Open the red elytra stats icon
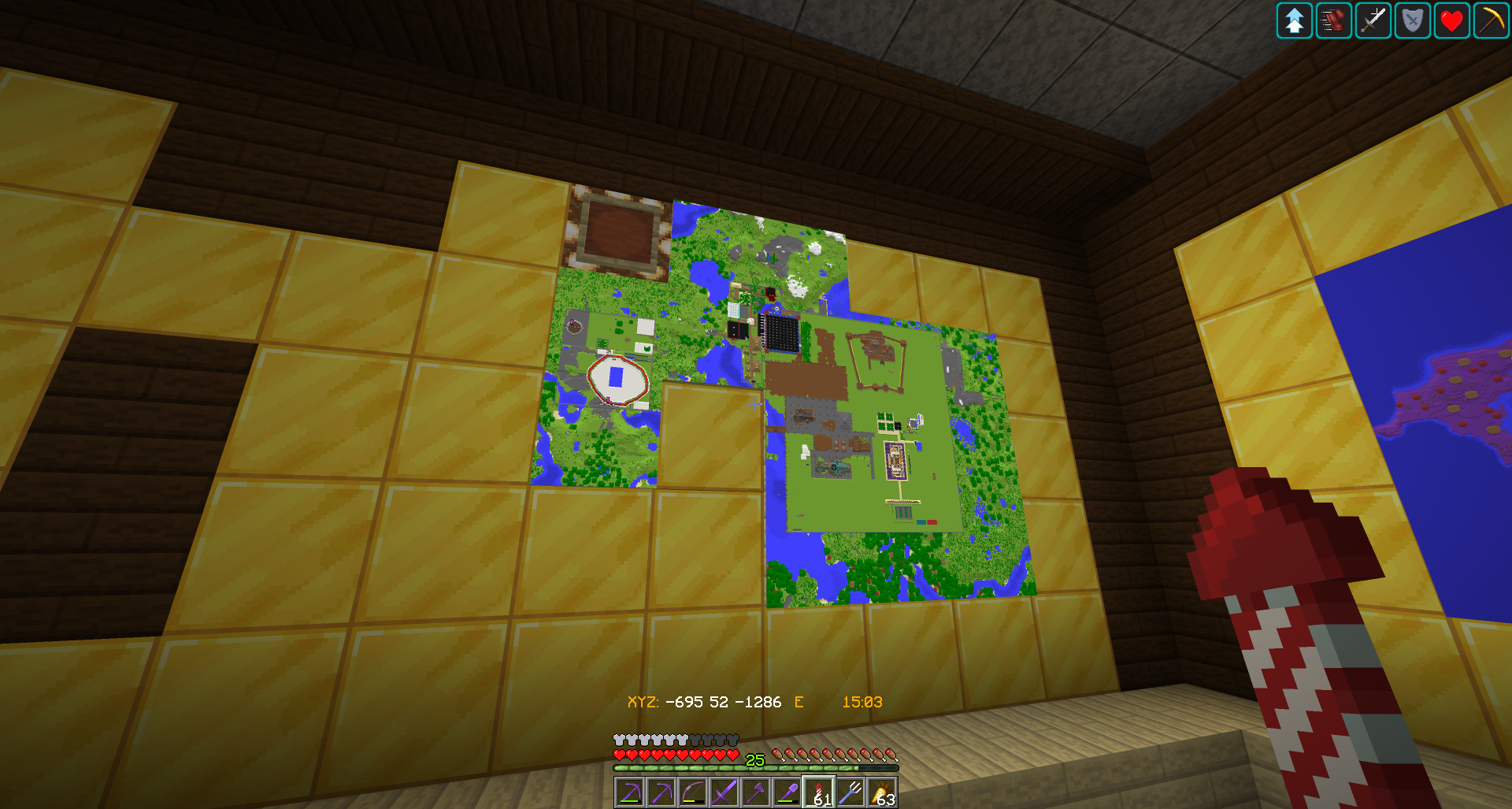Image resolution: width=1512 pixels, height=809 pixels. coord(1333,21)
